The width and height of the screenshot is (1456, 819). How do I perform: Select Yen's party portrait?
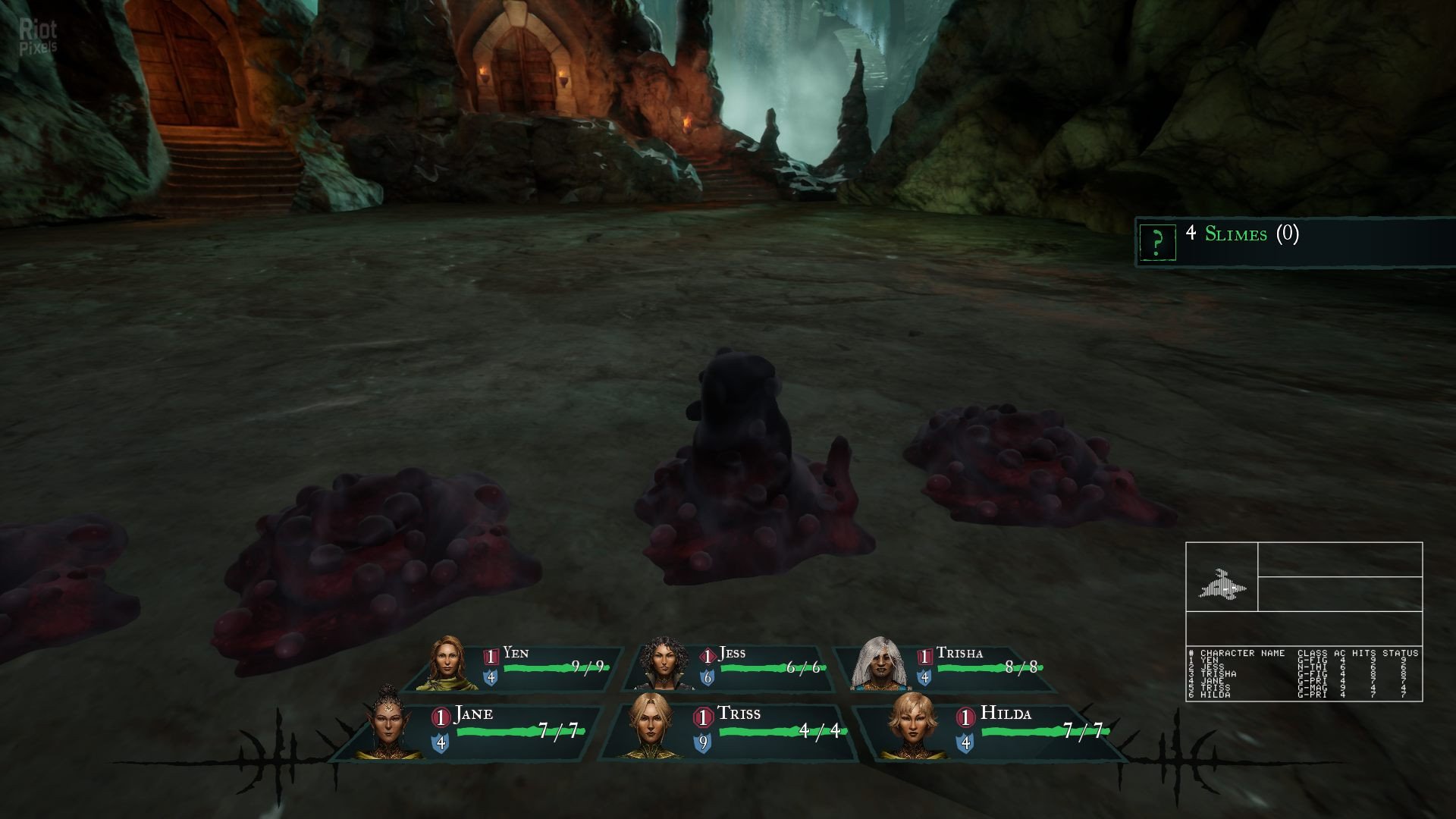pyautogui.click(x=453, y=665)
